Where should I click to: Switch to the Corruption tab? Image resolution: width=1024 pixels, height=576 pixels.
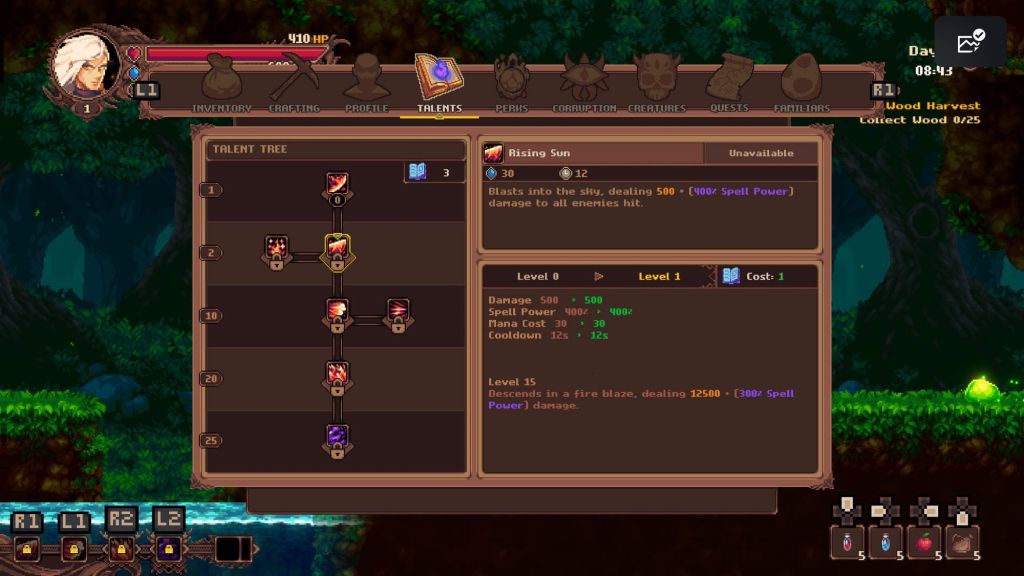[584, 85]
